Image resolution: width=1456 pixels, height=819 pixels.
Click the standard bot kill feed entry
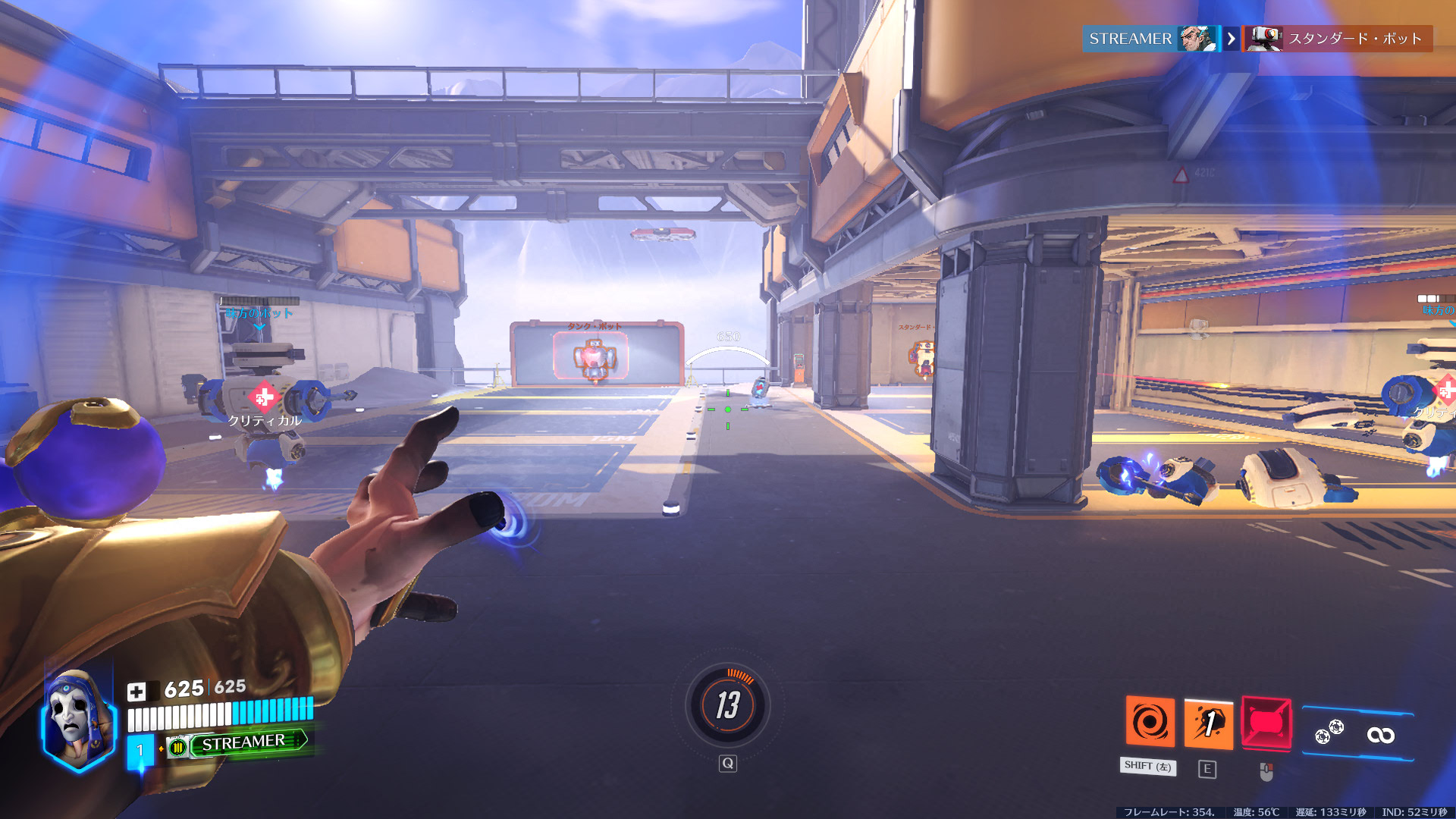click(1338, 39)
